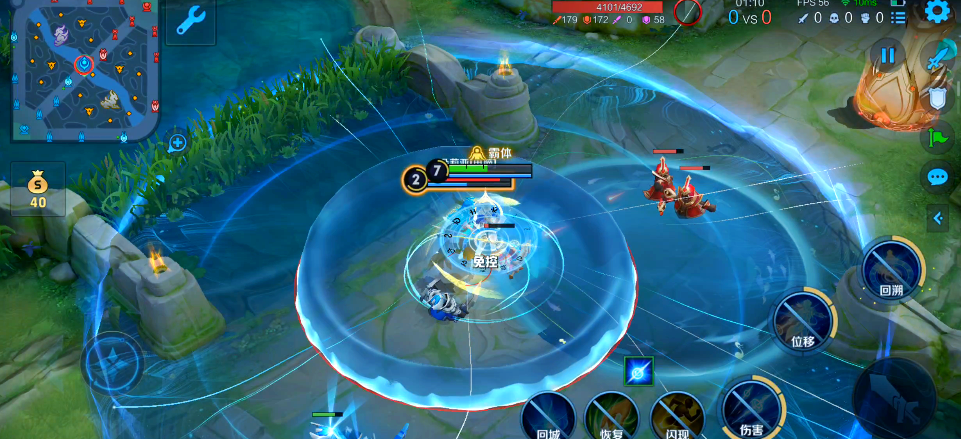
Task: Pause the match with the pause button
Action: click(887, 56)
